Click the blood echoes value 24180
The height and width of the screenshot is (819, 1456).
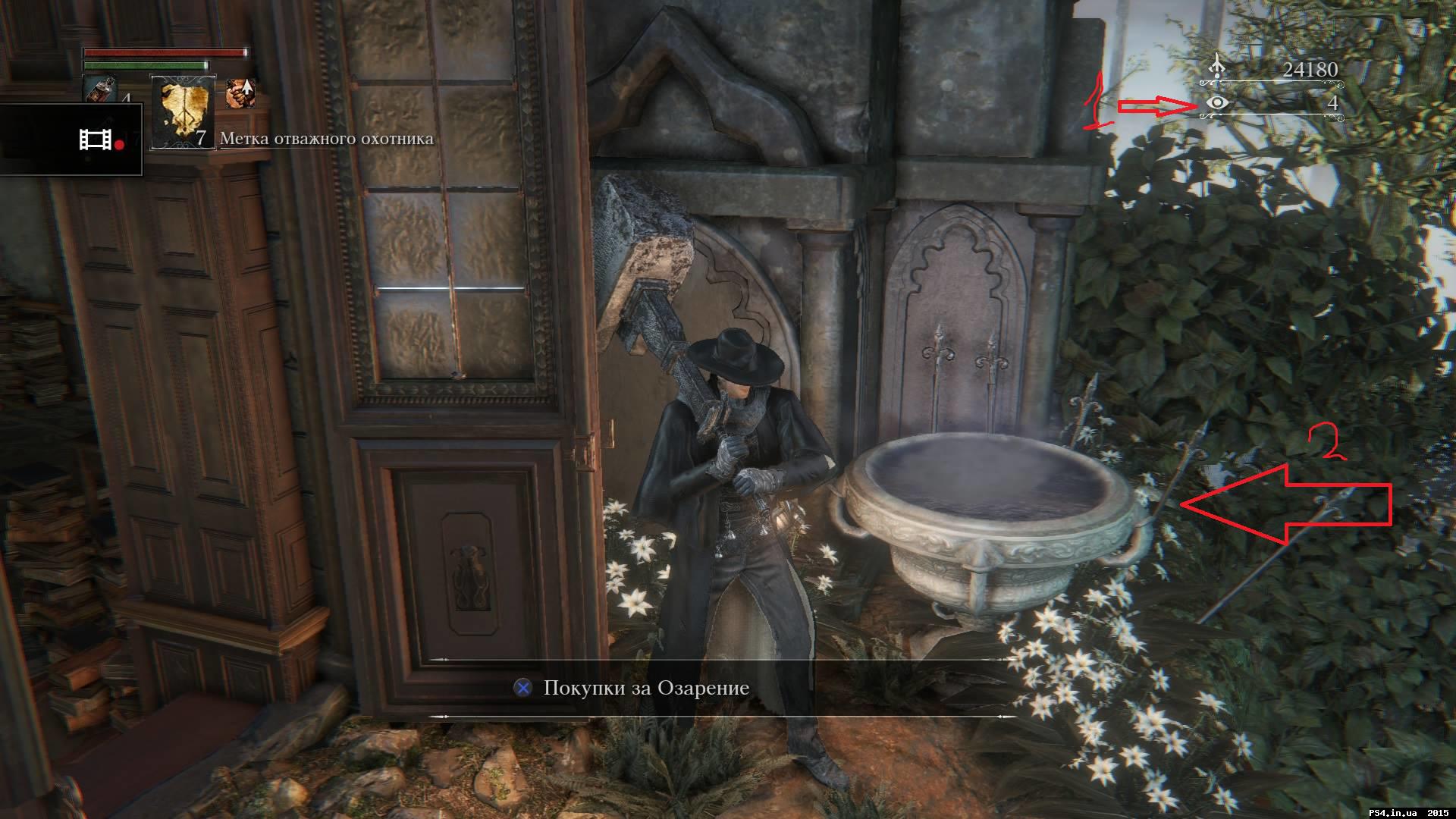tap(1310, 68)
